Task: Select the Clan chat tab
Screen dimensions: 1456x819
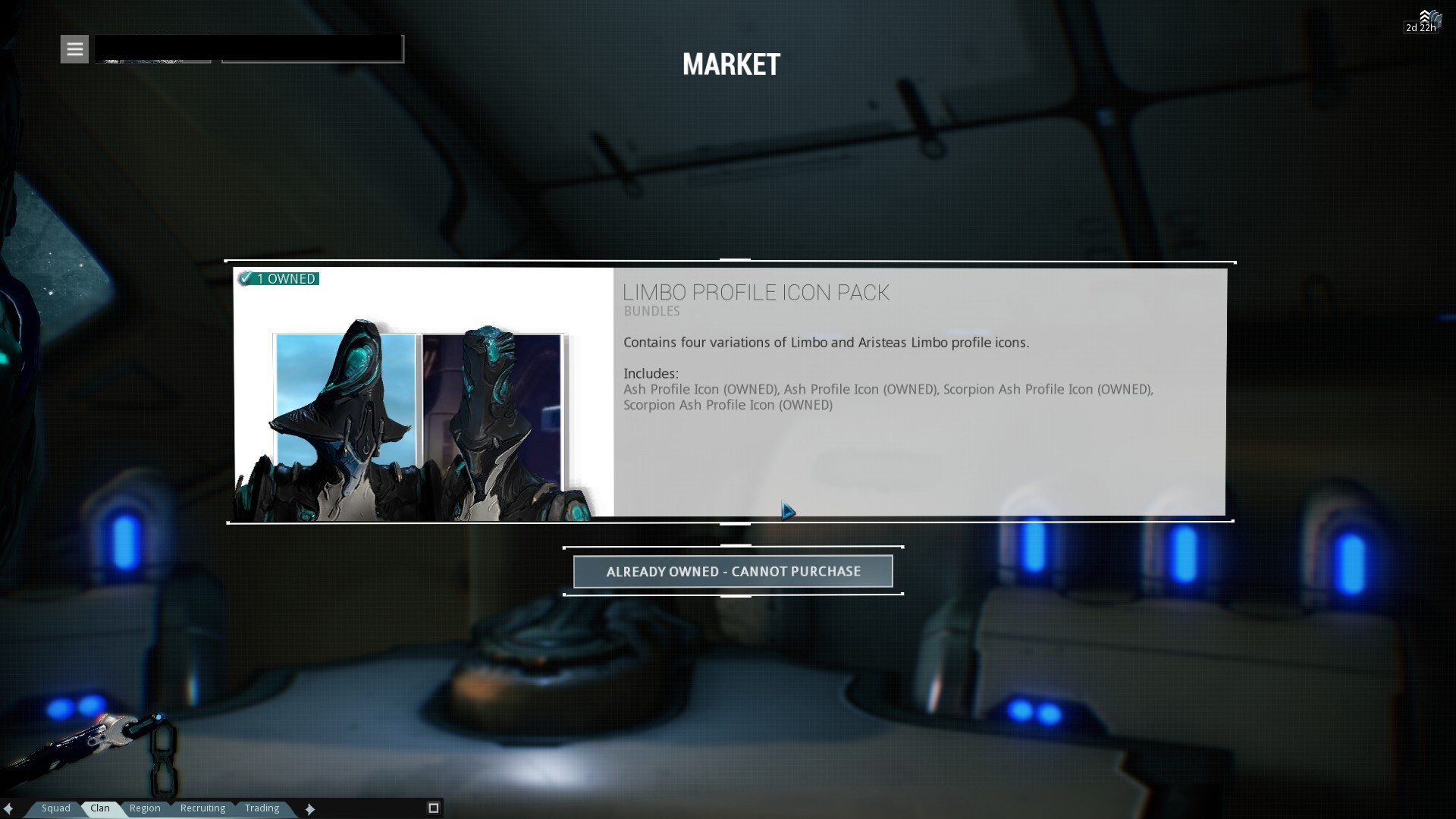Action: (99, 808)
